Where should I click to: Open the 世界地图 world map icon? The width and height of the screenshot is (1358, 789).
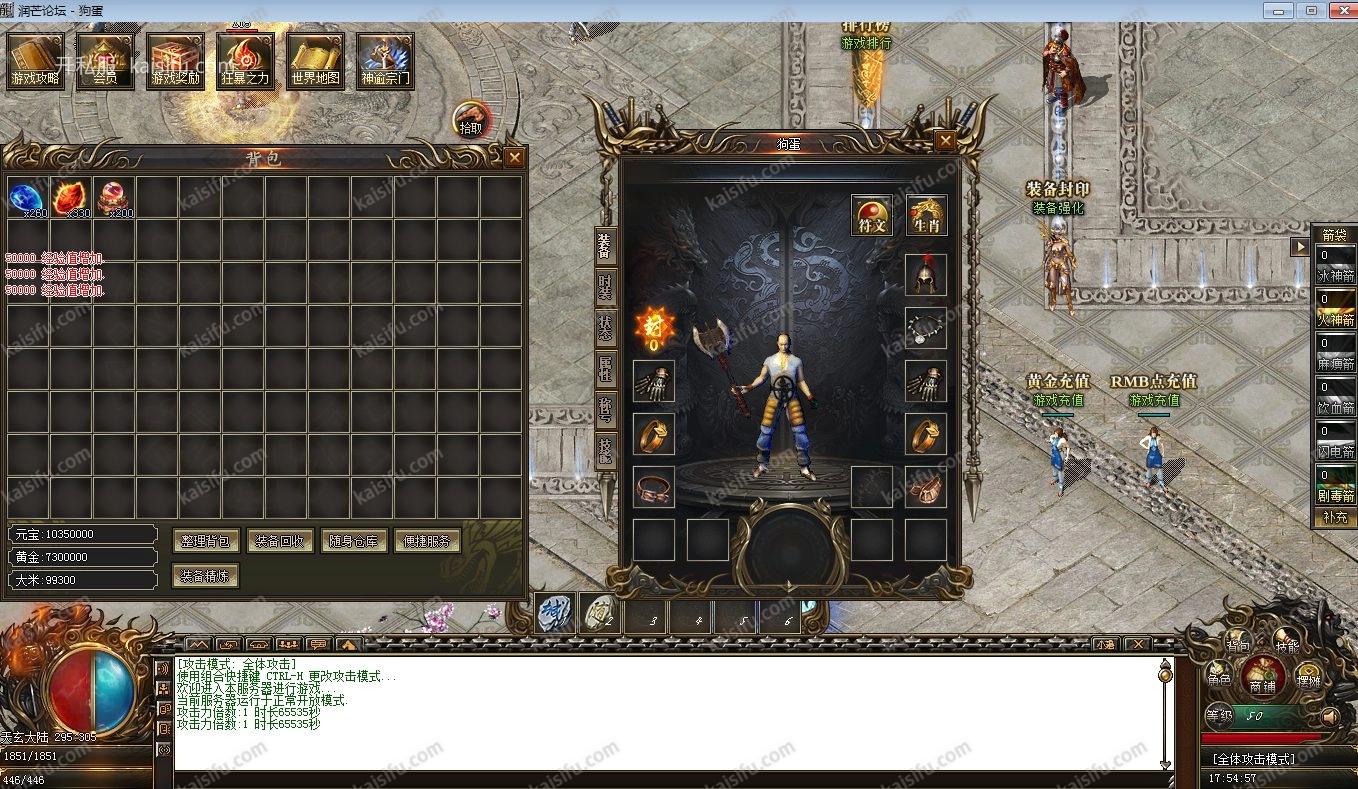pyautogui.click(x=315, y=61)
